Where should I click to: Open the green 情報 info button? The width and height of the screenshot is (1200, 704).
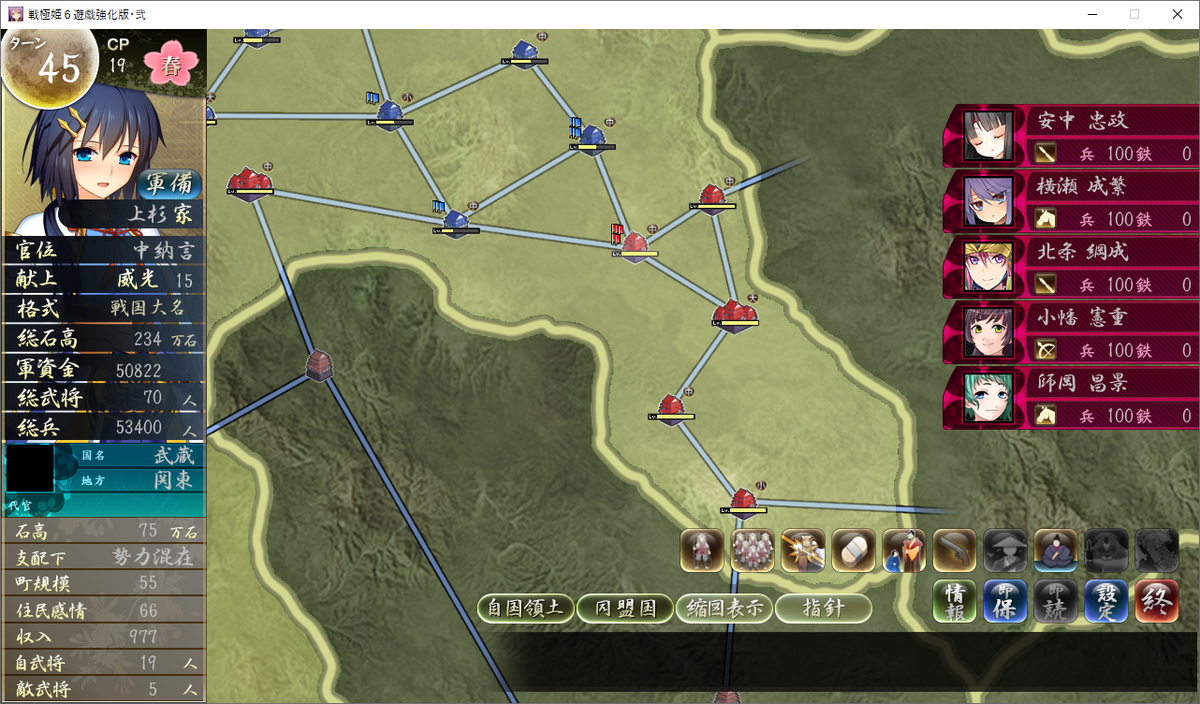point(954,601)
